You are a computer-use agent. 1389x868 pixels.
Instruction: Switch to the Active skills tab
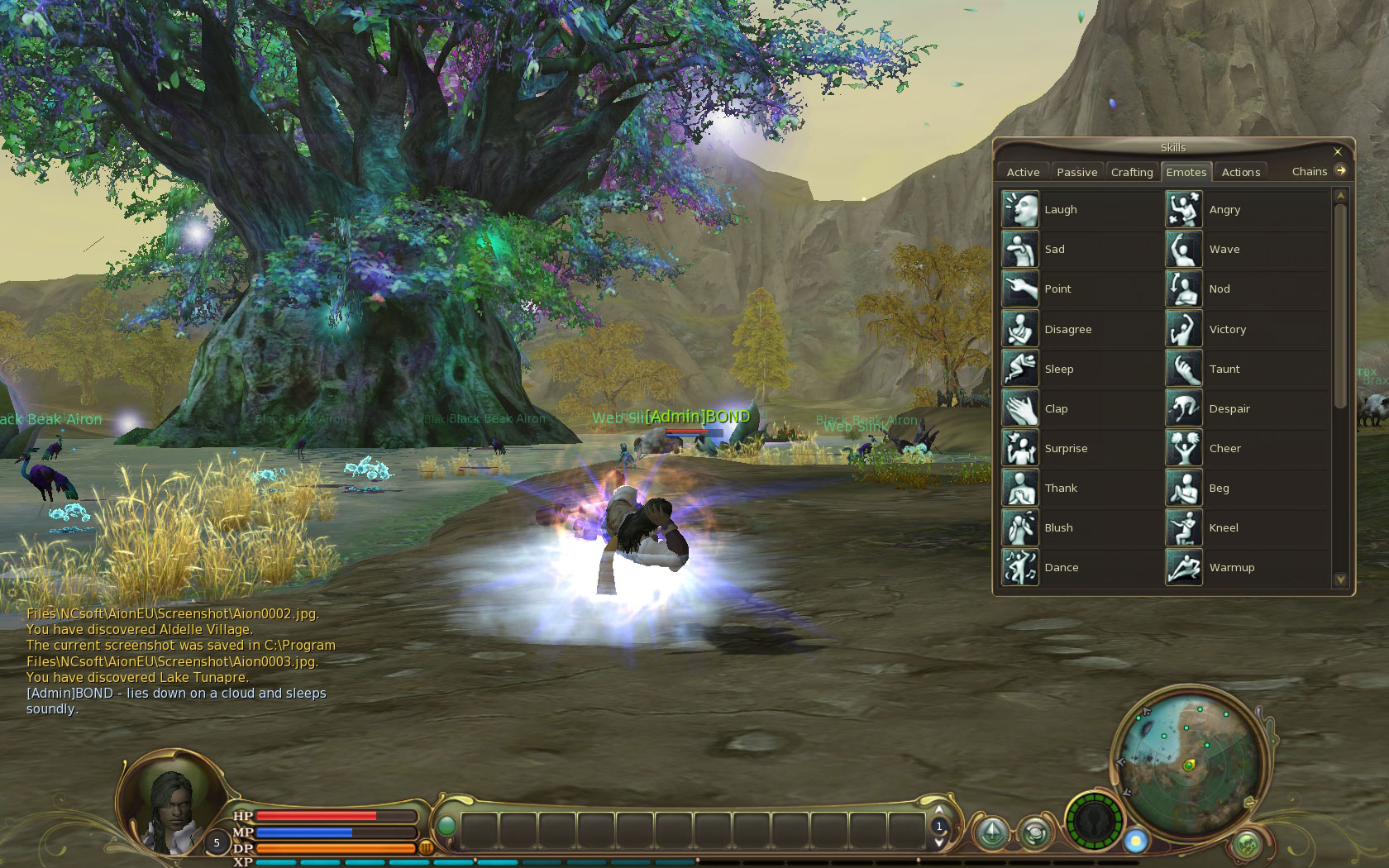(x=1023, y=172)
